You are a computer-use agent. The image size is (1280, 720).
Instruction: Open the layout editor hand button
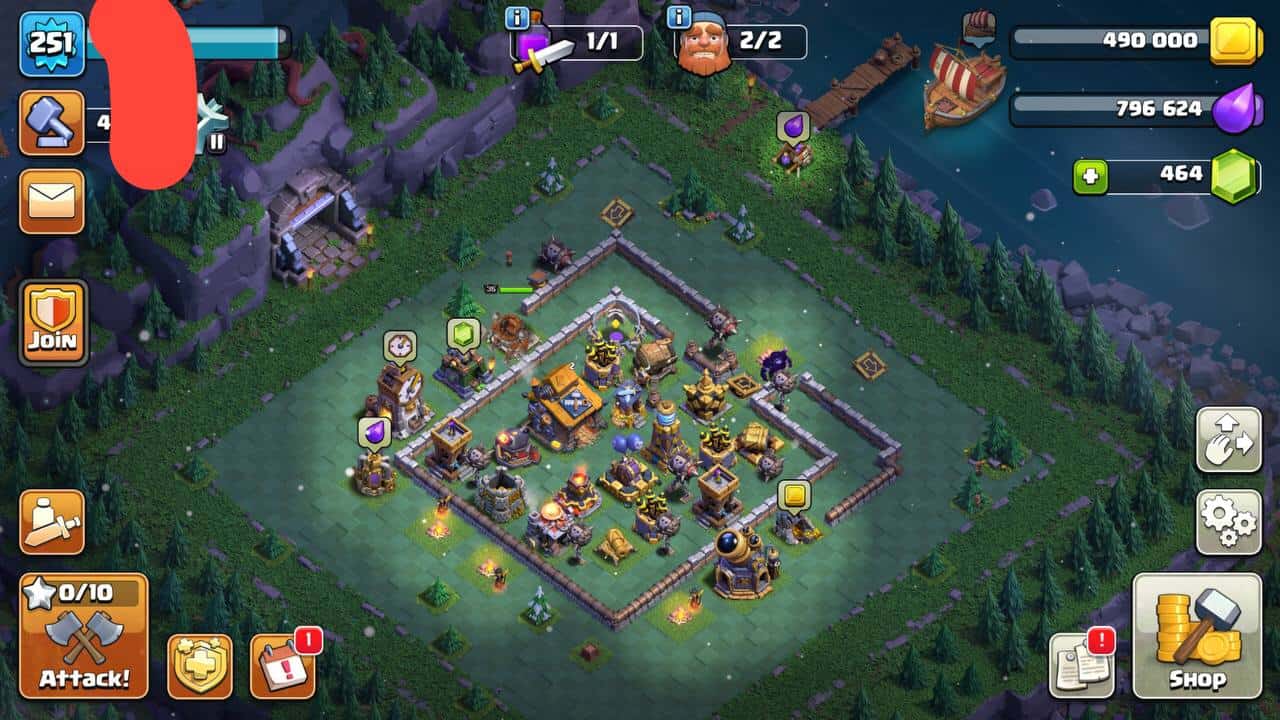tap(1229, 439)
